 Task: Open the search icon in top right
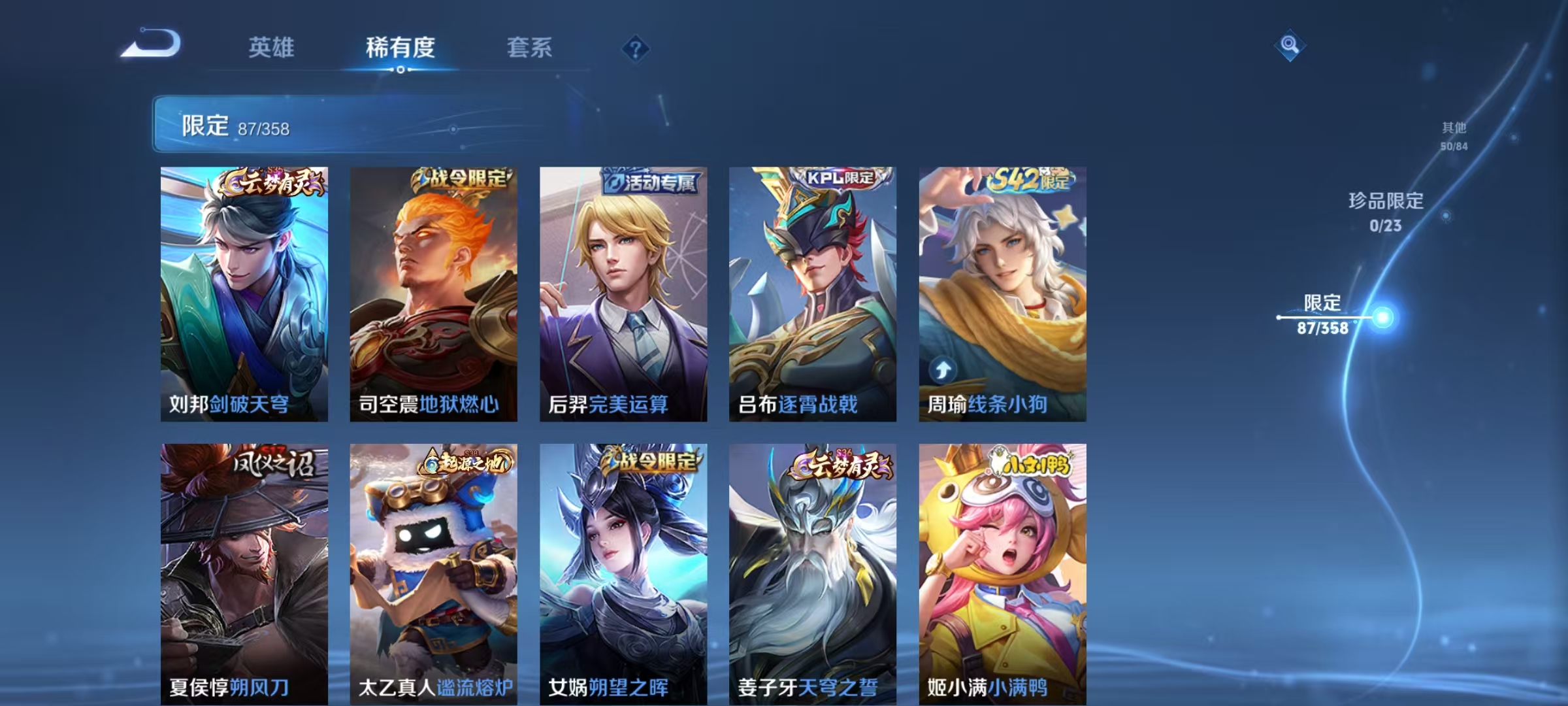coord(1289,46)
